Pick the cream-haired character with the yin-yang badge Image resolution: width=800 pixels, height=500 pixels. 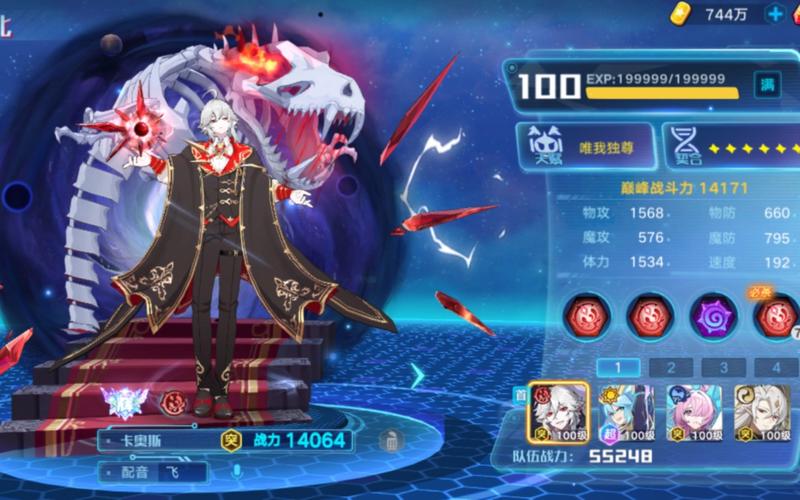pyautogui.click(x=763, y=411)
